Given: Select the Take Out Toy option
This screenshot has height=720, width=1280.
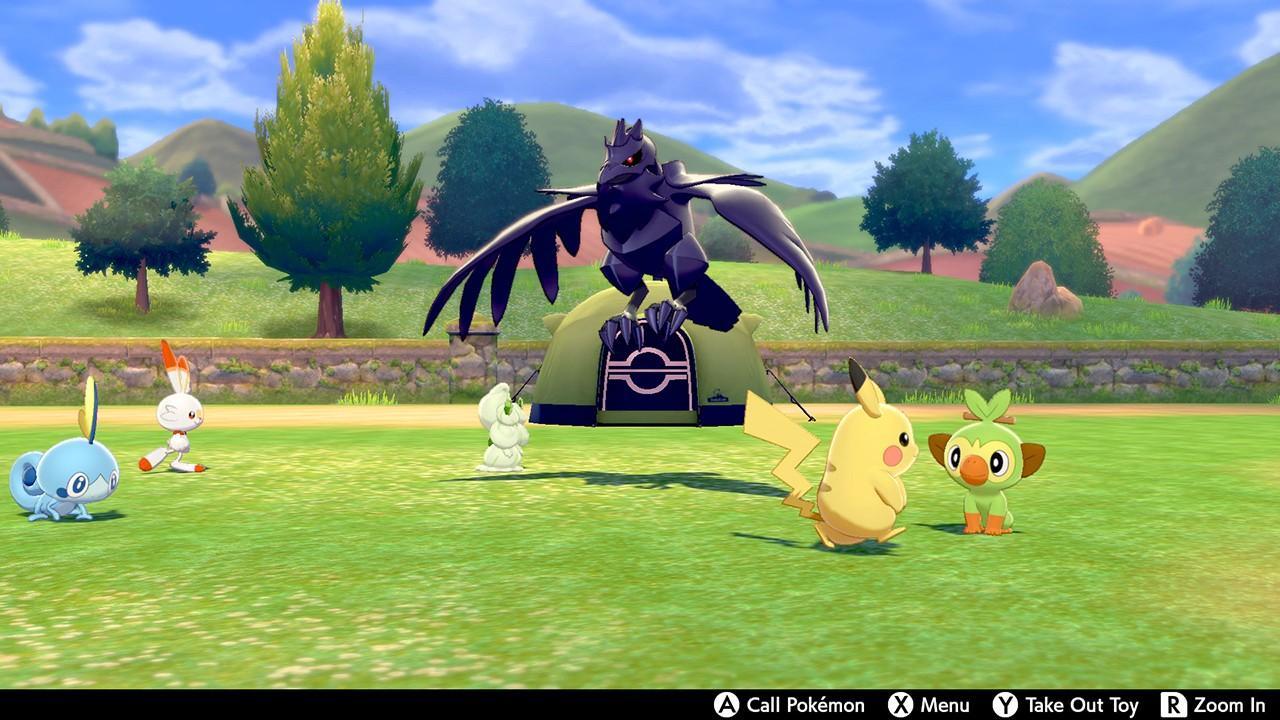Looking at the screenshot, I should [1082, 706].
